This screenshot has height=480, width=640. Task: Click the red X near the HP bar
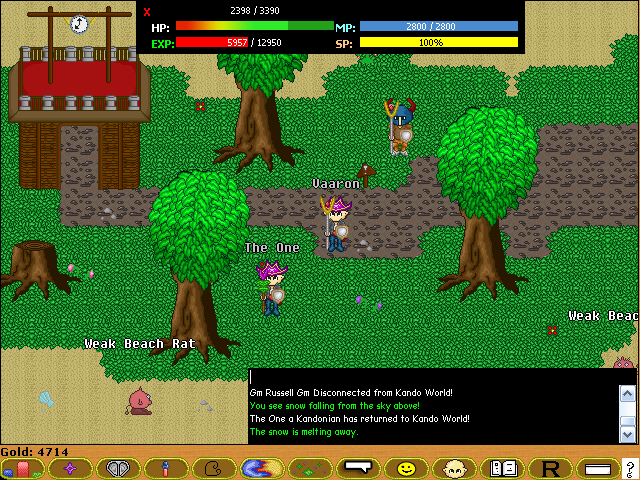pos(147,12)
